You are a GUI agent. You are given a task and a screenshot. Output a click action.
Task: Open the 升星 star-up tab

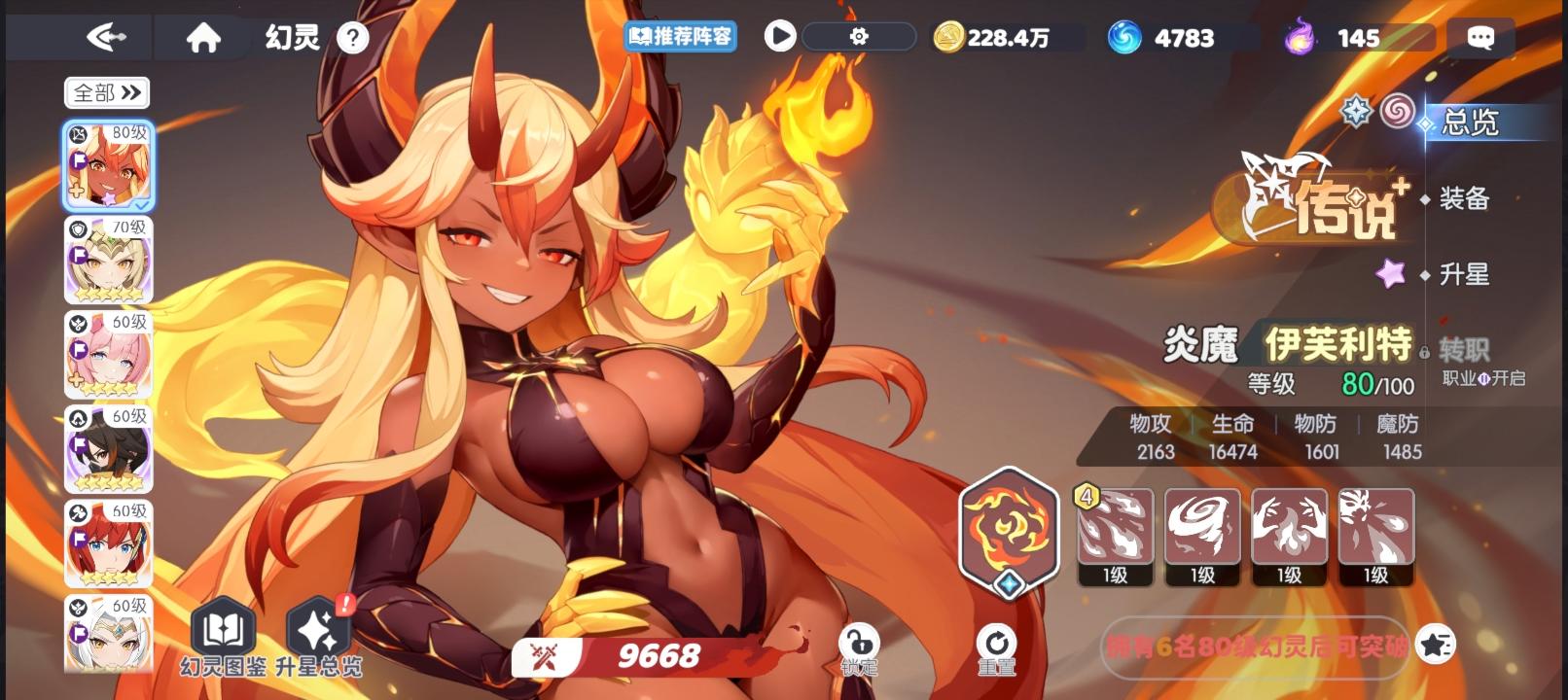[x=1463, y=275]
